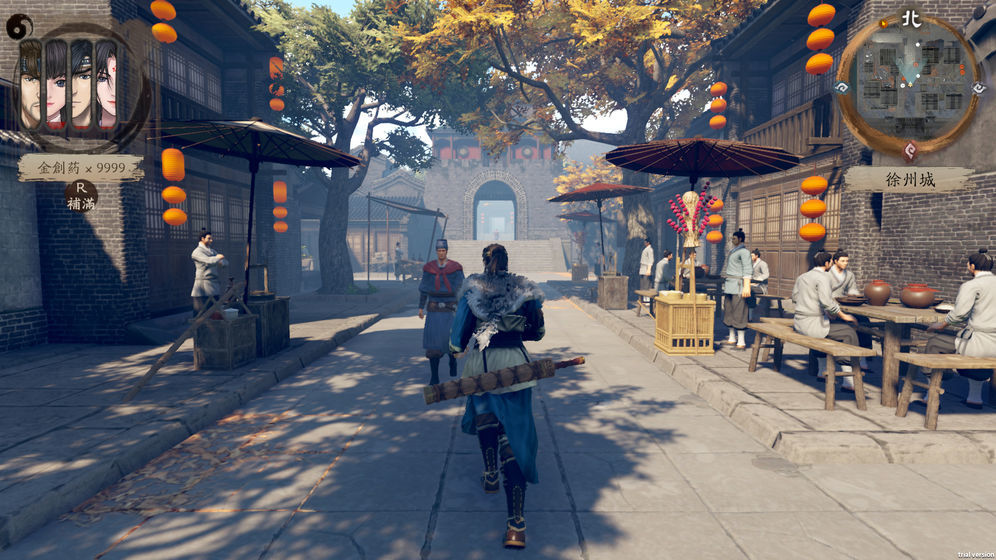Click the yin-yang symbol icon
Screen dimensions: 996x560
click(18, 27)
